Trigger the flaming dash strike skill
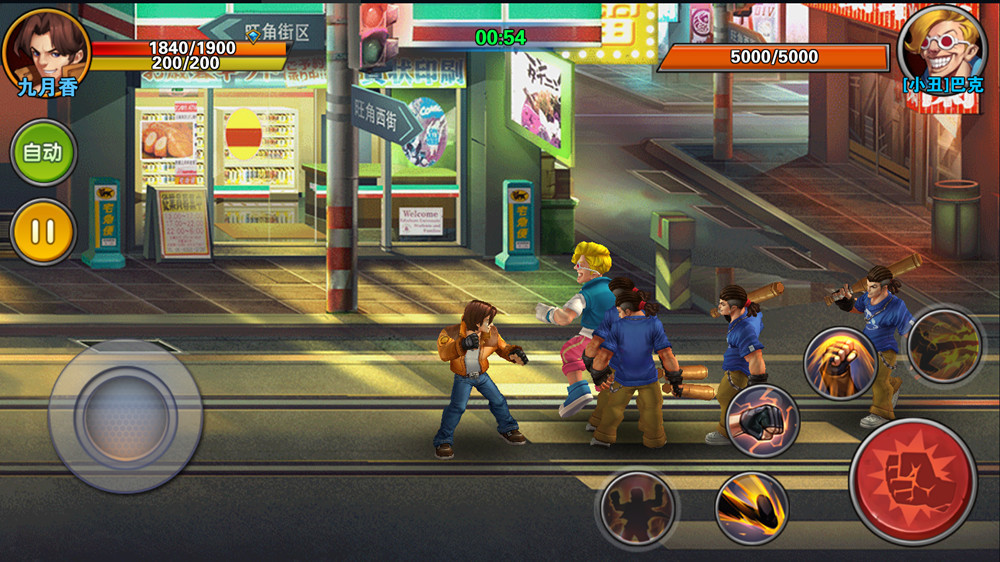1000x562 pixels. [752, 508]
